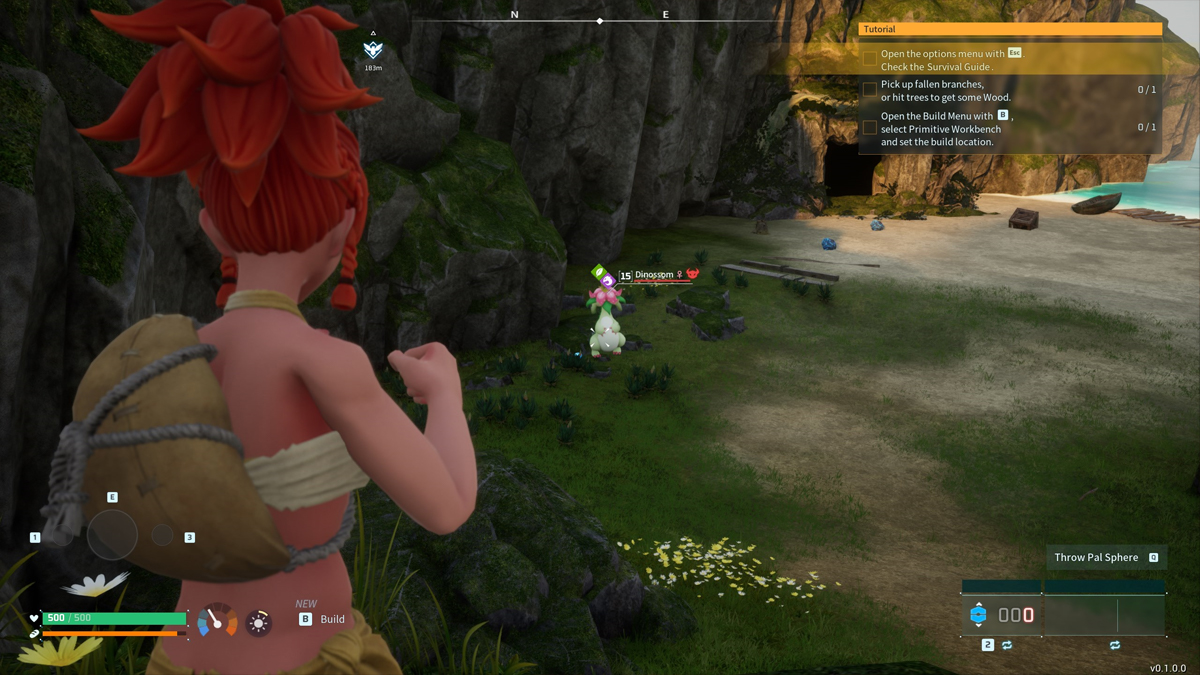1200x675 pixels.
Task: Click the orange Tutorial header bar
Action: coord(1010,30)
